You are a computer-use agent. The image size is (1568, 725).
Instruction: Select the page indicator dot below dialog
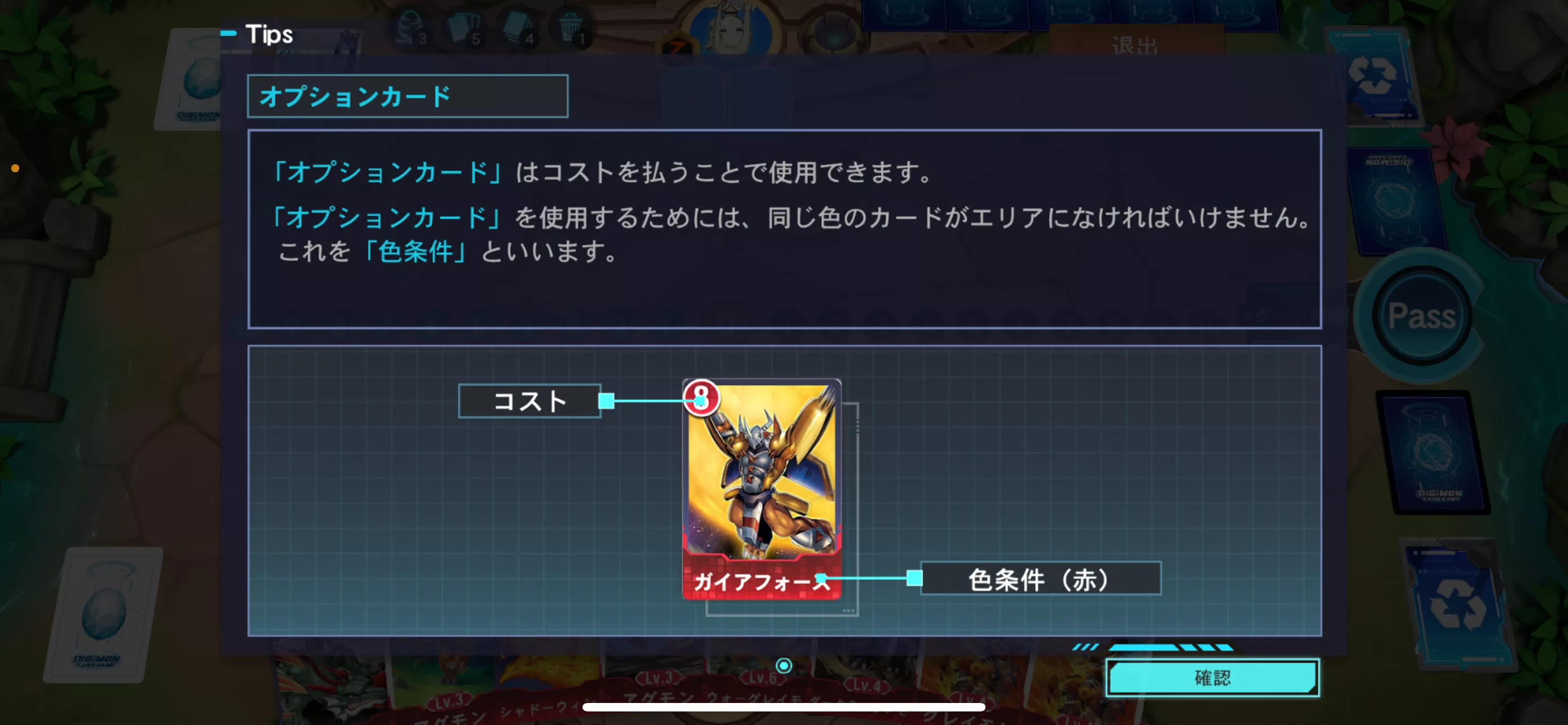(x=783, y=665)
